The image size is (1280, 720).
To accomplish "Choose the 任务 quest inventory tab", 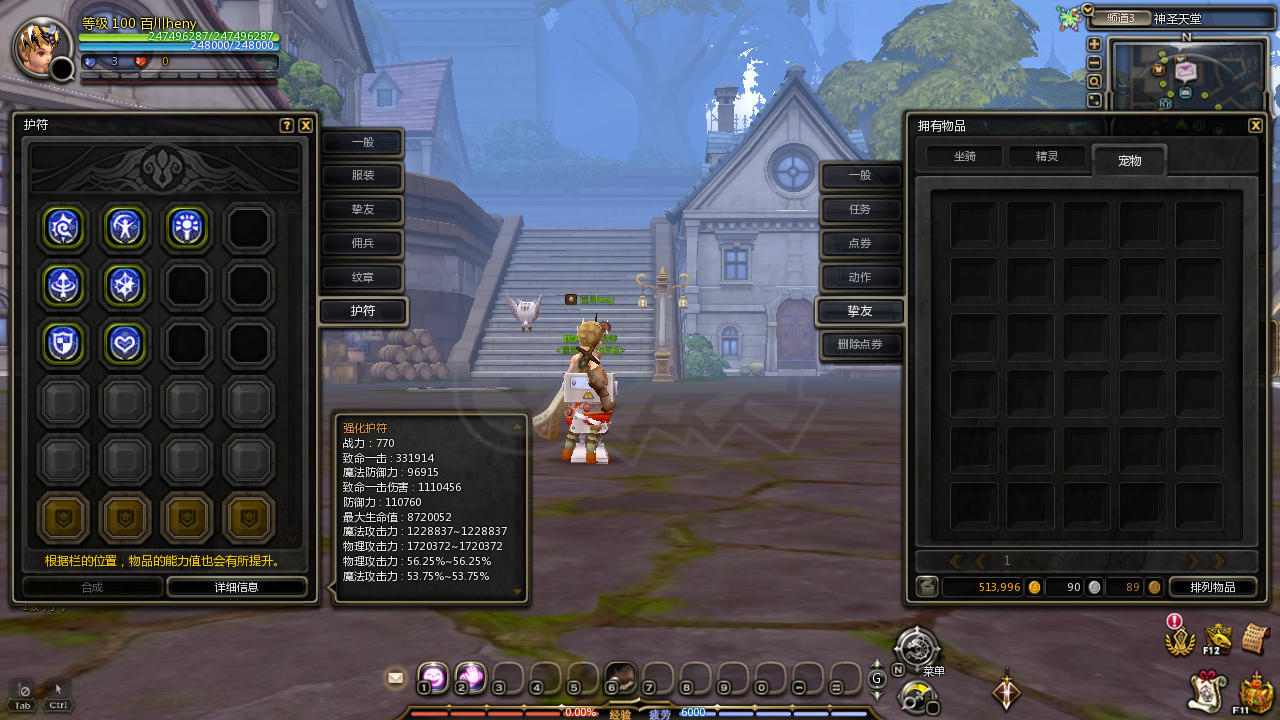I will (860, 209).
